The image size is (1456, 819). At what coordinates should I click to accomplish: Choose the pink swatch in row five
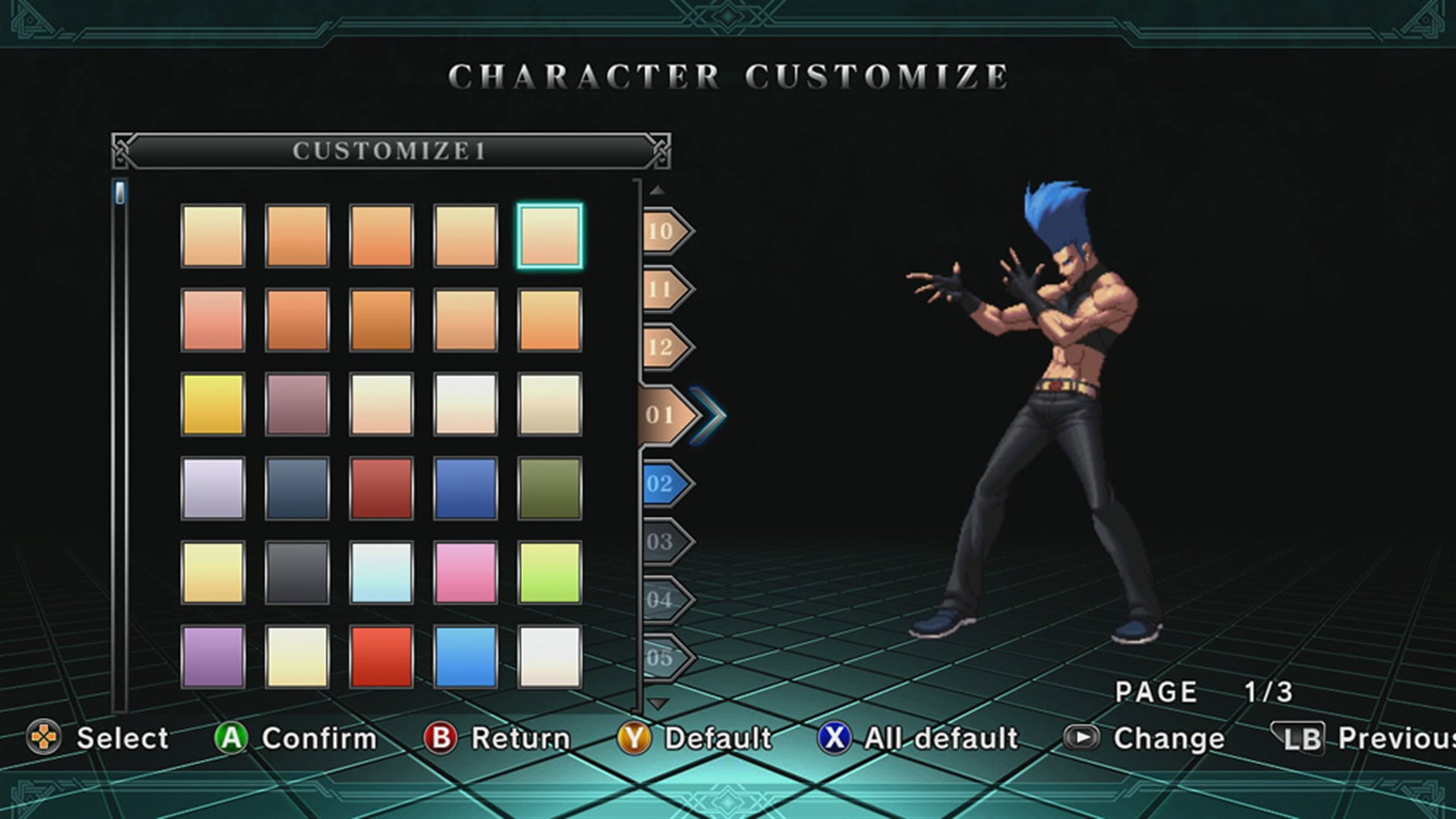466,572
